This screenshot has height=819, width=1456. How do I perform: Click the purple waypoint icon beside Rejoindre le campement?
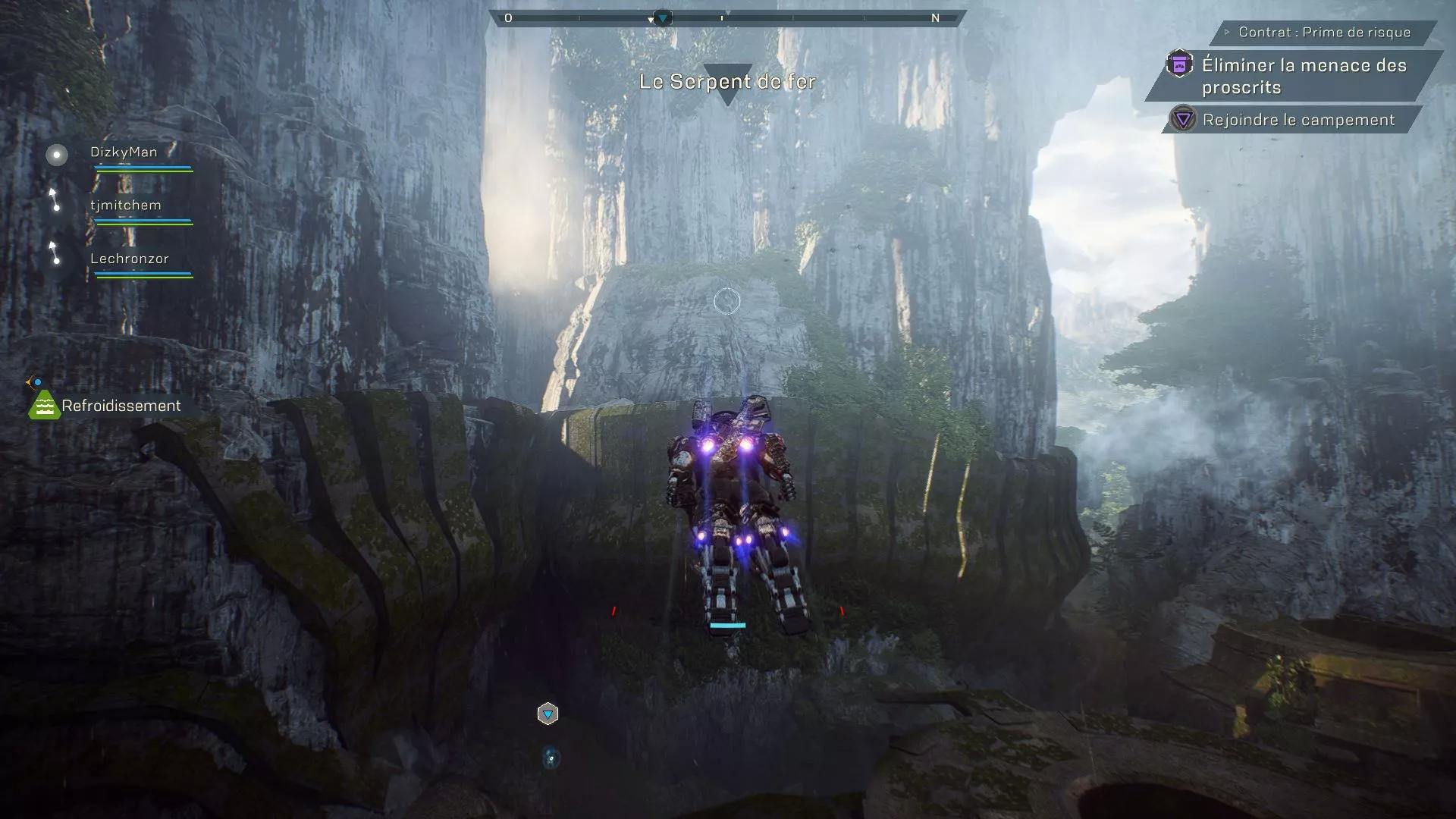[1181, 119]
